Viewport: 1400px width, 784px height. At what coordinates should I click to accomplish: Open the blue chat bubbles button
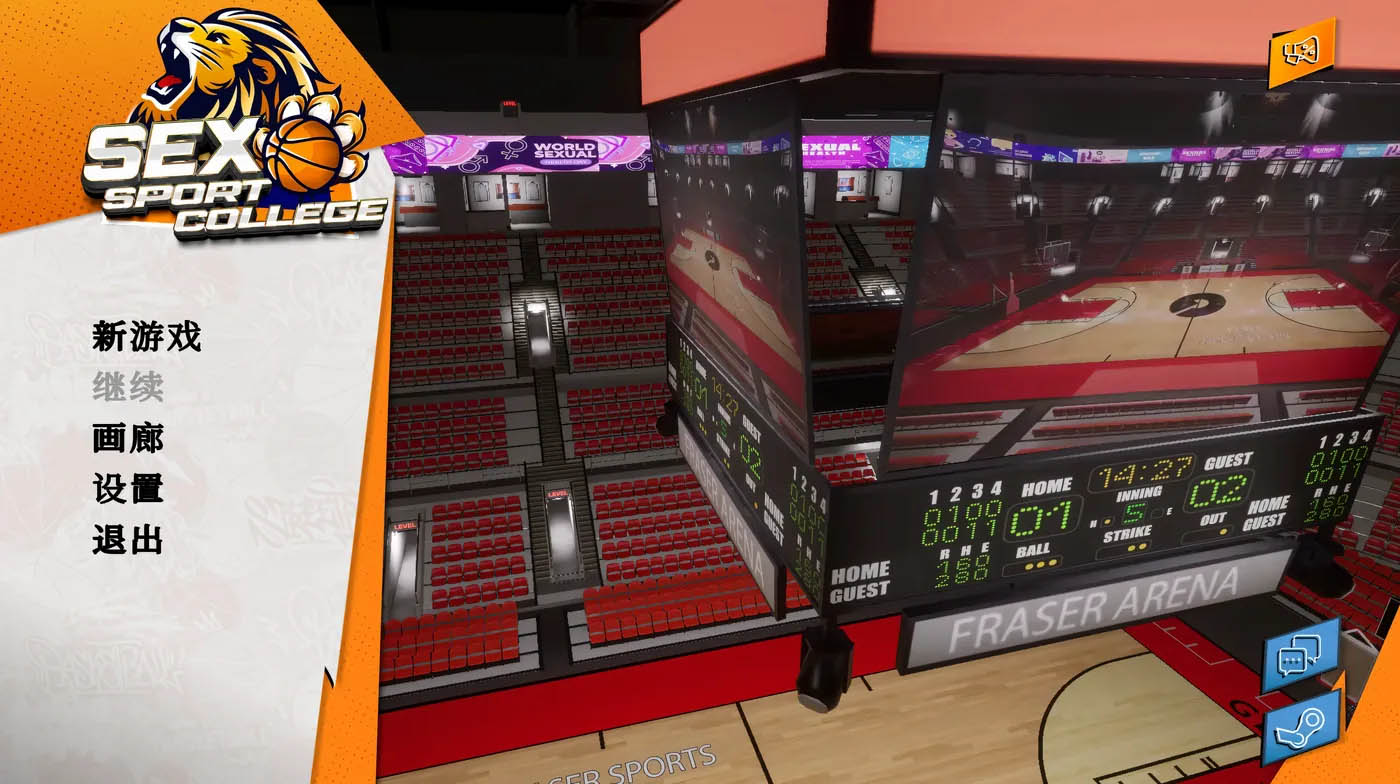pos(1300,656)
